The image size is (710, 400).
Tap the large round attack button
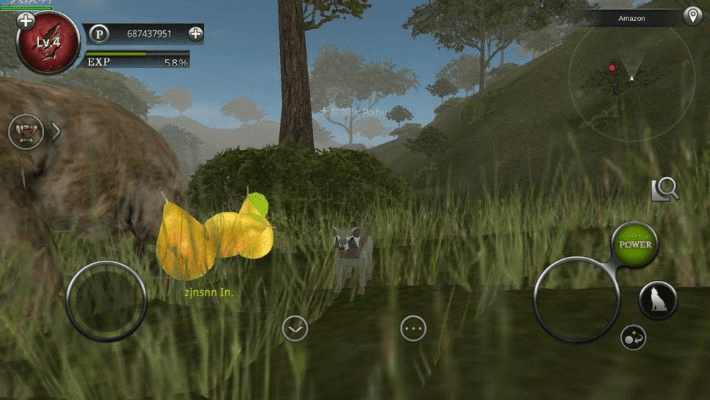coord(576,299)
